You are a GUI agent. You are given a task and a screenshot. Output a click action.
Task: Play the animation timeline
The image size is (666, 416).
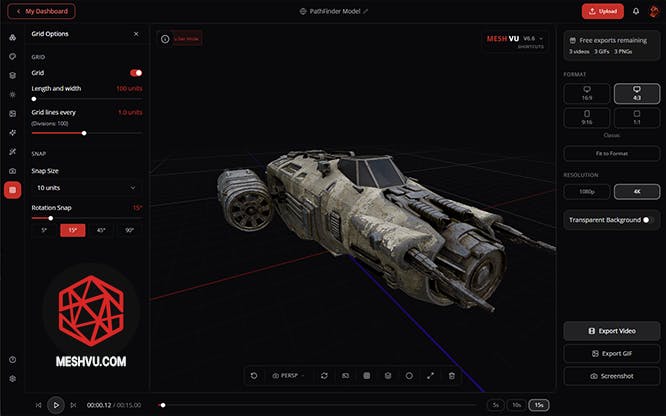(x=56, y=405)
